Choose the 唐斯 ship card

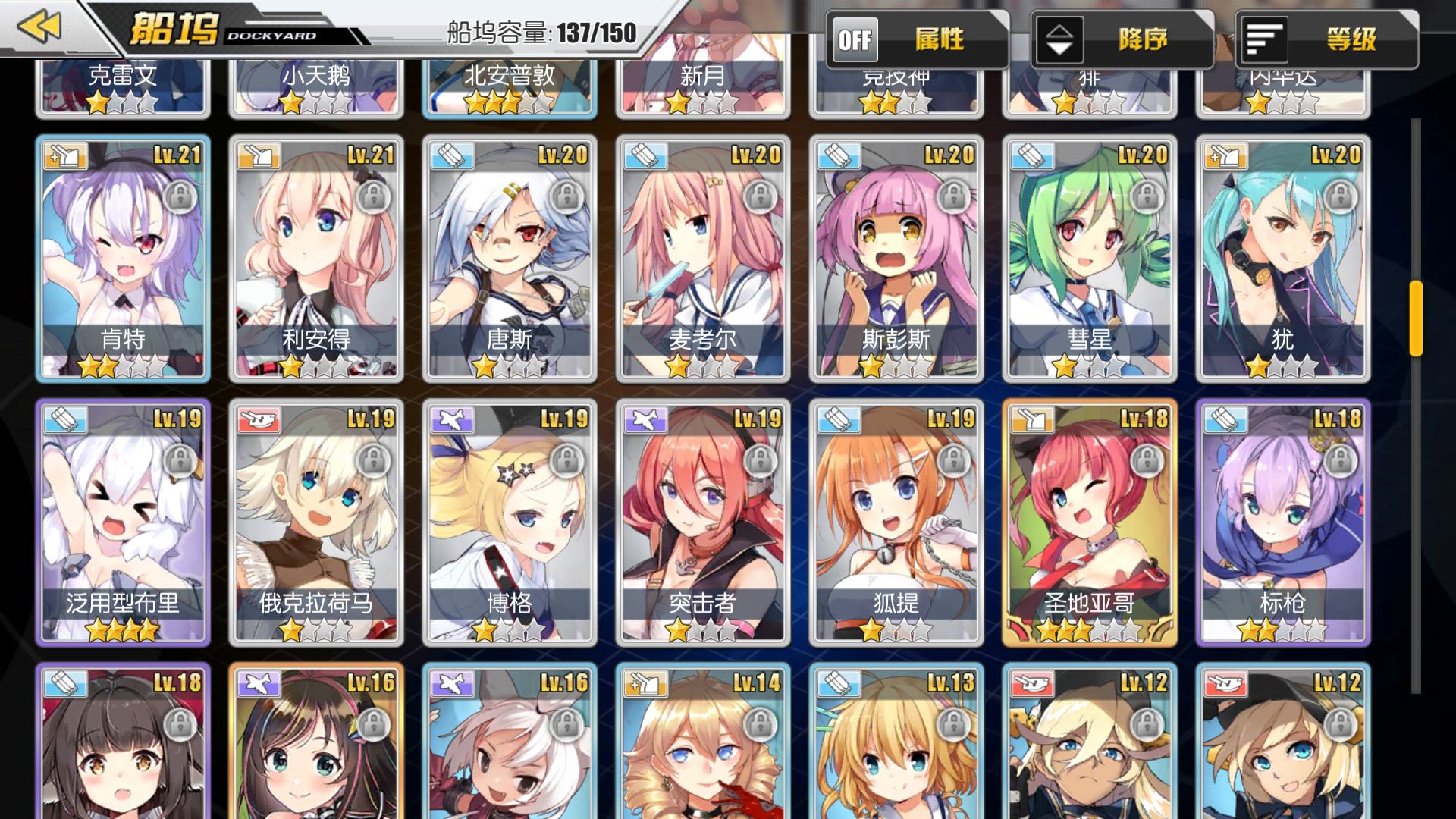point(510,258)
